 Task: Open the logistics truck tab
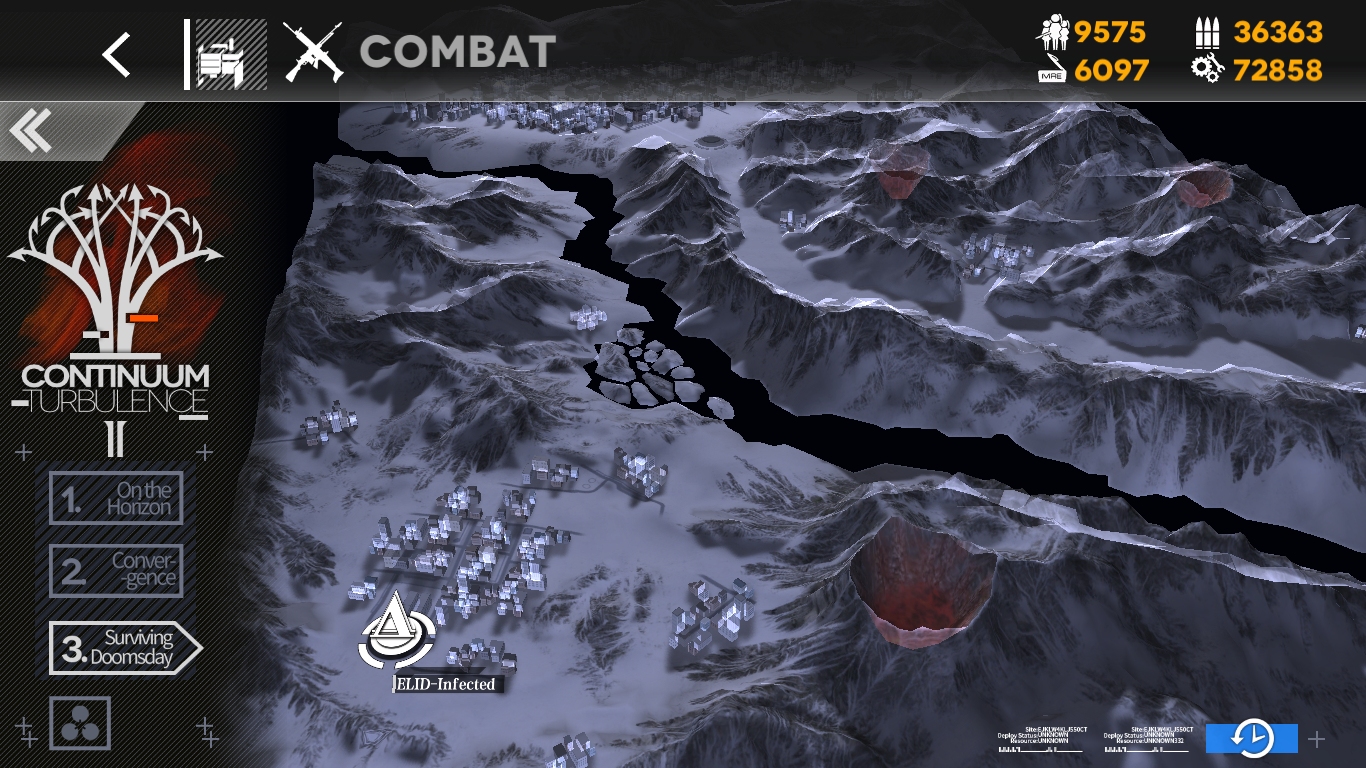click(x=230, y=54)
